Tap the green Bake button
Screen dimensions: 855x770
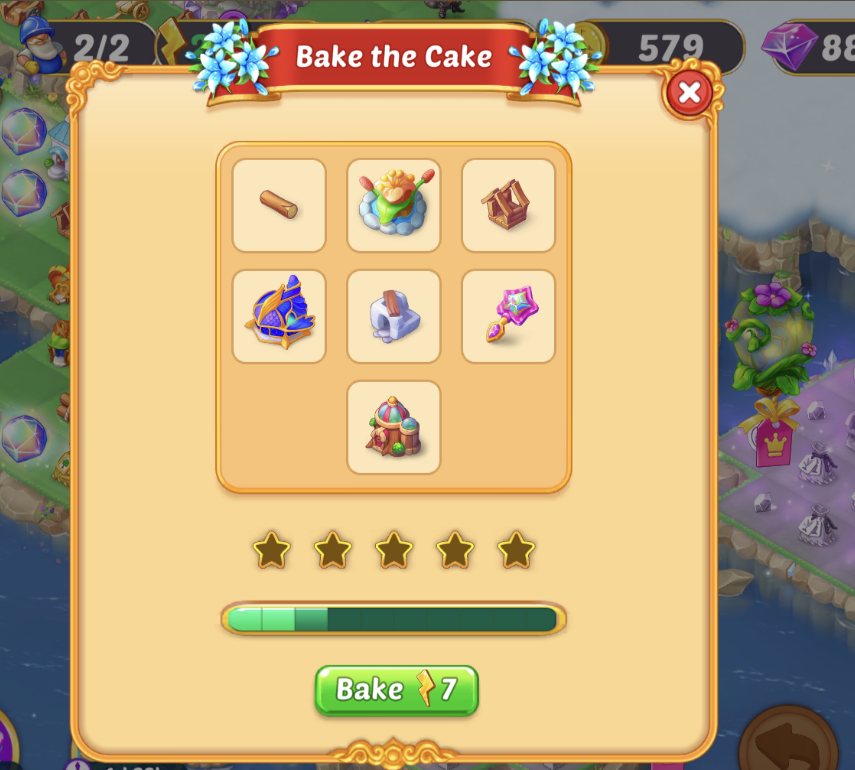397,690
